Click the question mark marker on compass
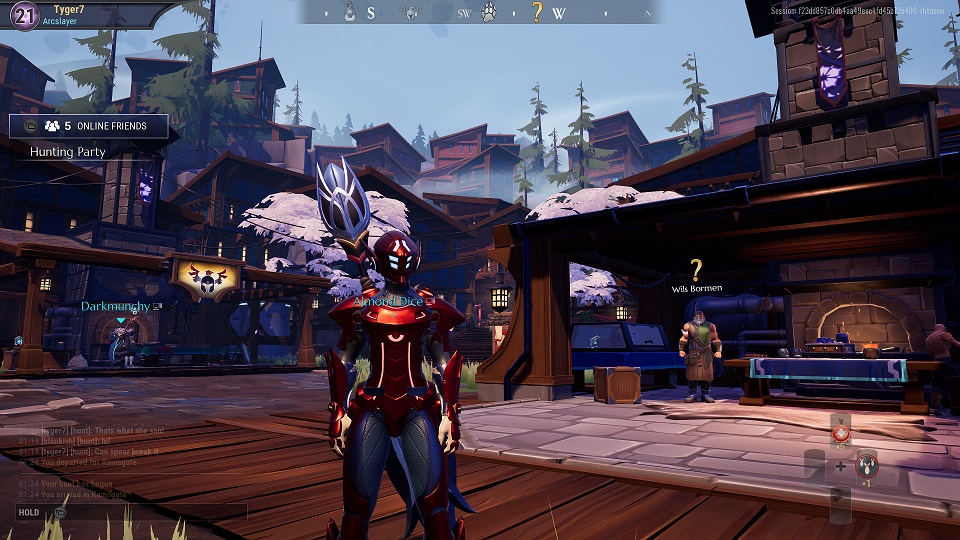The image size is (960, 540). pyautogui.click(x=537, y=13)
